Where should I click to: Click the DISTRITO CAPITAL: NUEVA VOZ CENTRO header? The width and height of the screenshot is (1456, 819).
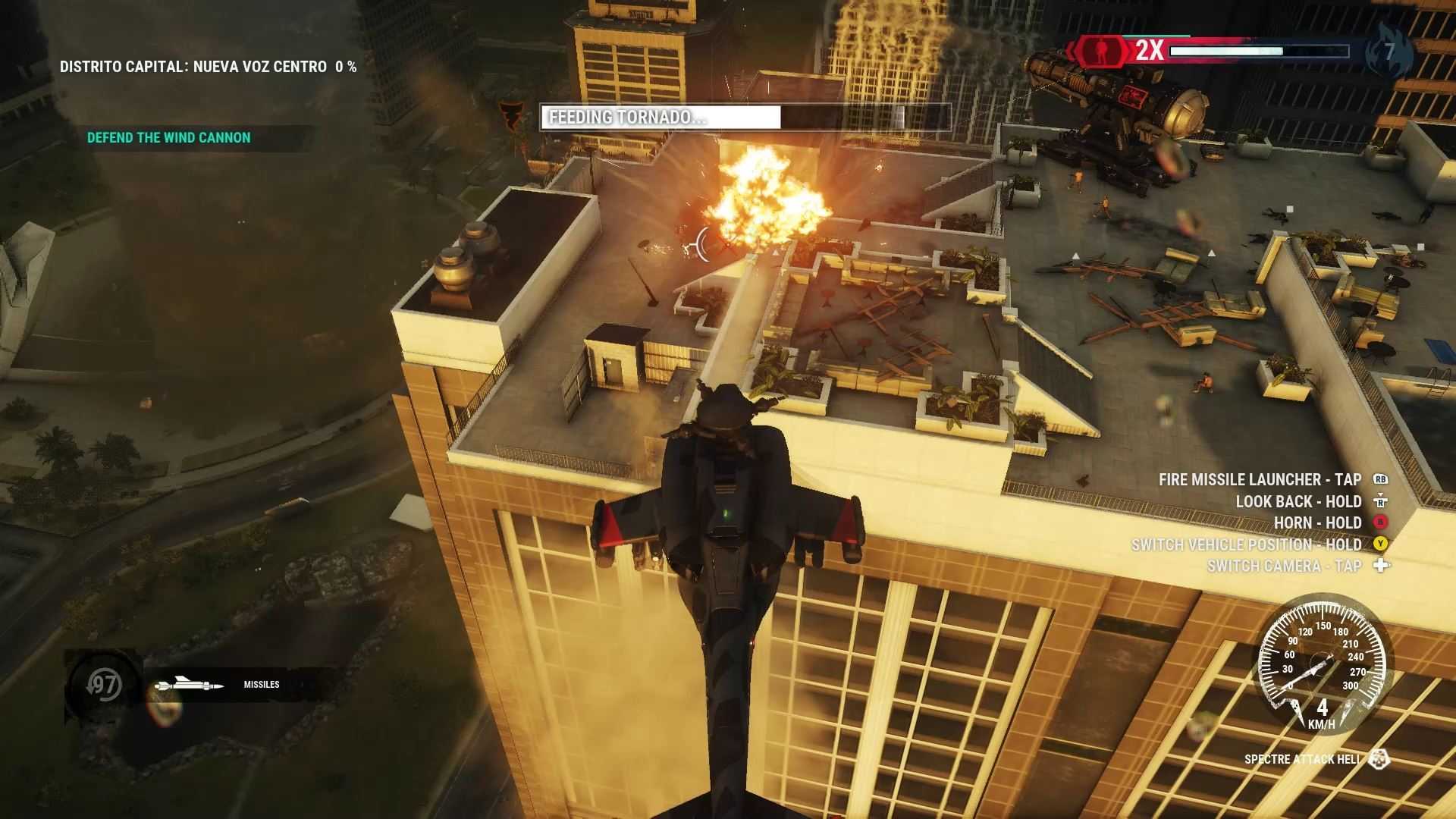[x=206, y=66]
